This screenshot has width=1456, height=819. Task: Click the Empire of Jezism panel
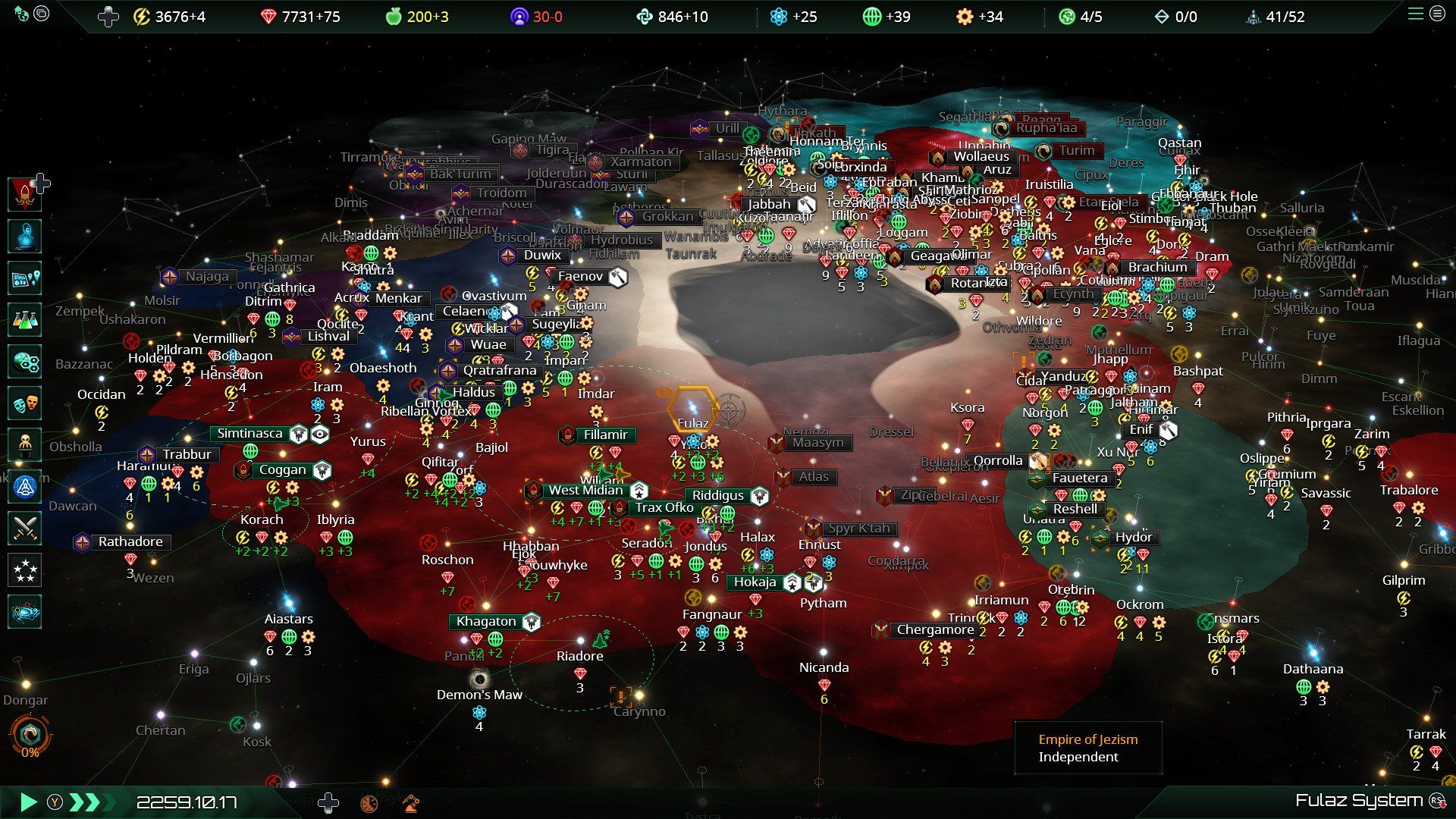coord(1087,748)
